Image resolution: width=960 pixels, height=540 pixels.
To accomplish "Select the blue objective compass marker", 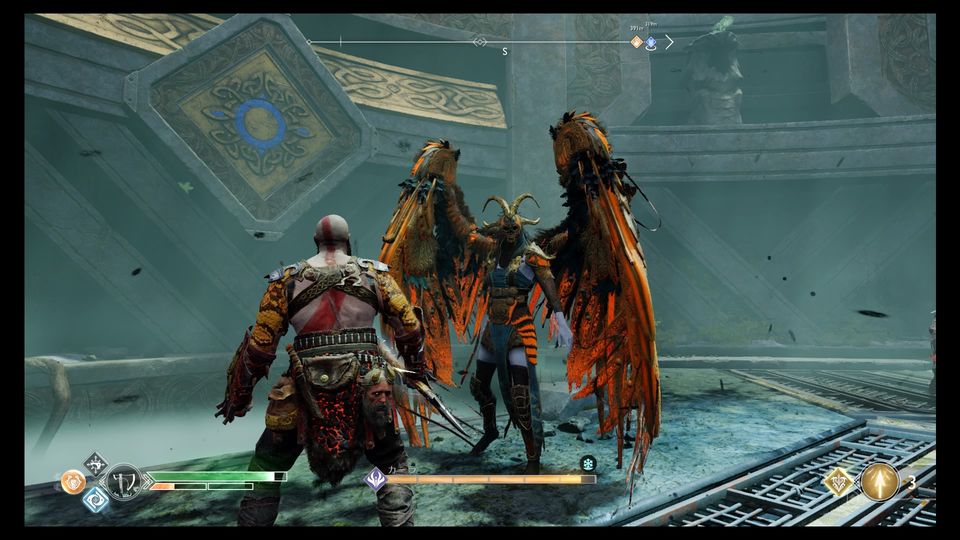I will click(651, 42).
